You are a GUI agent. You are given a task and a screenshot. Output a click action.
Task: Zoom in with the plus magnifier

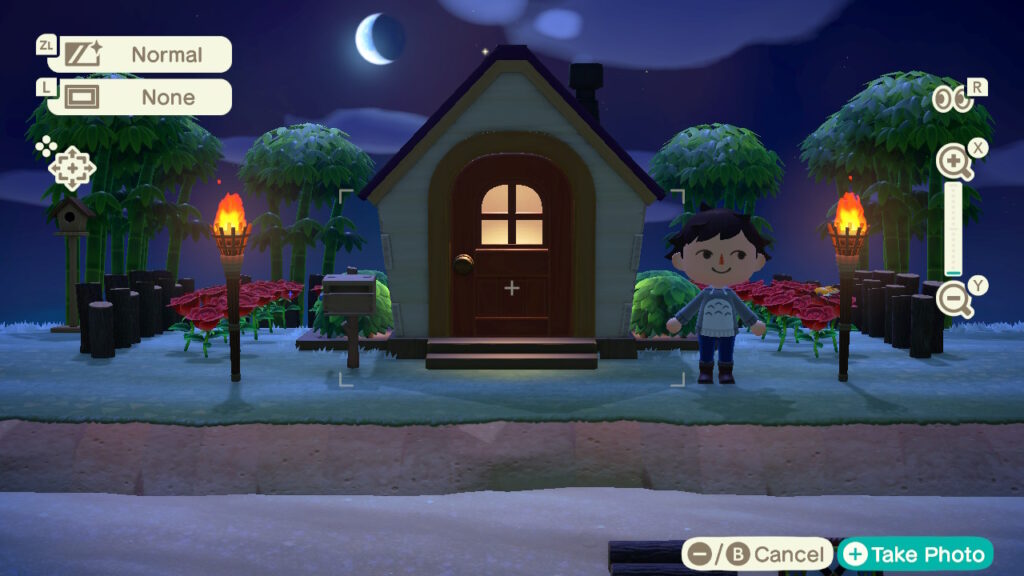pyautogui.click(x=954, y=160)
